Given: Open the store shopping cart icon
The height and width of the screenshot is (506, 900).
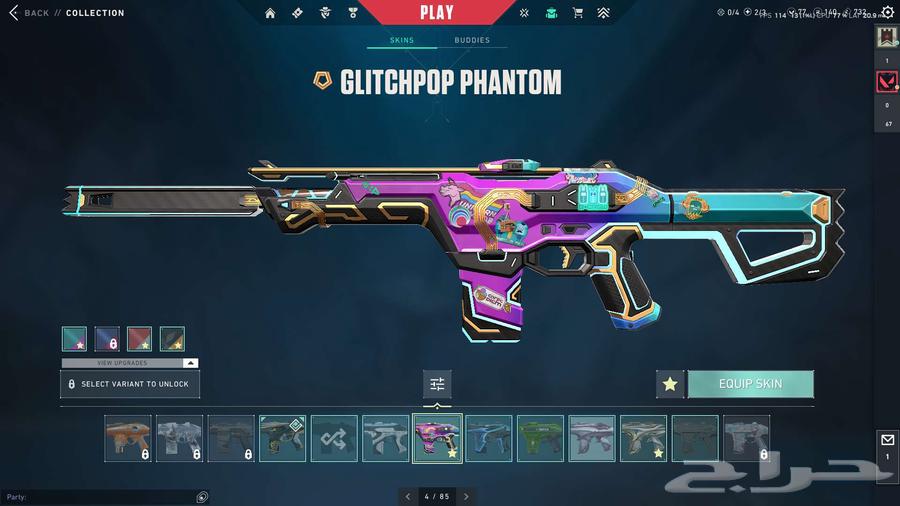Looking at the screenshot, I should point(577,13).
